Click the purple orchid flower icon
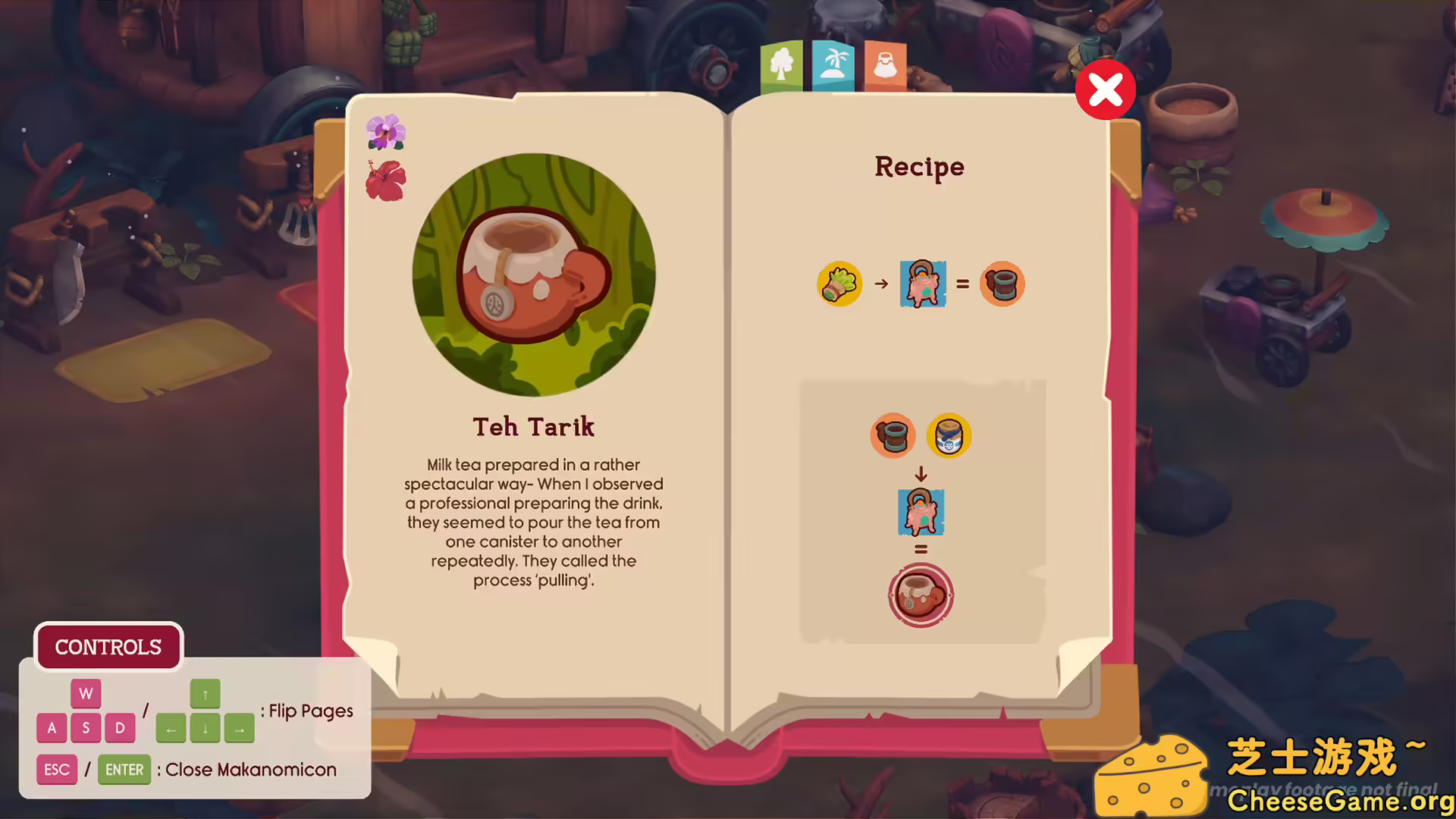The width and height of the screenshot is (1456, 819). click(x=385, y=130)
